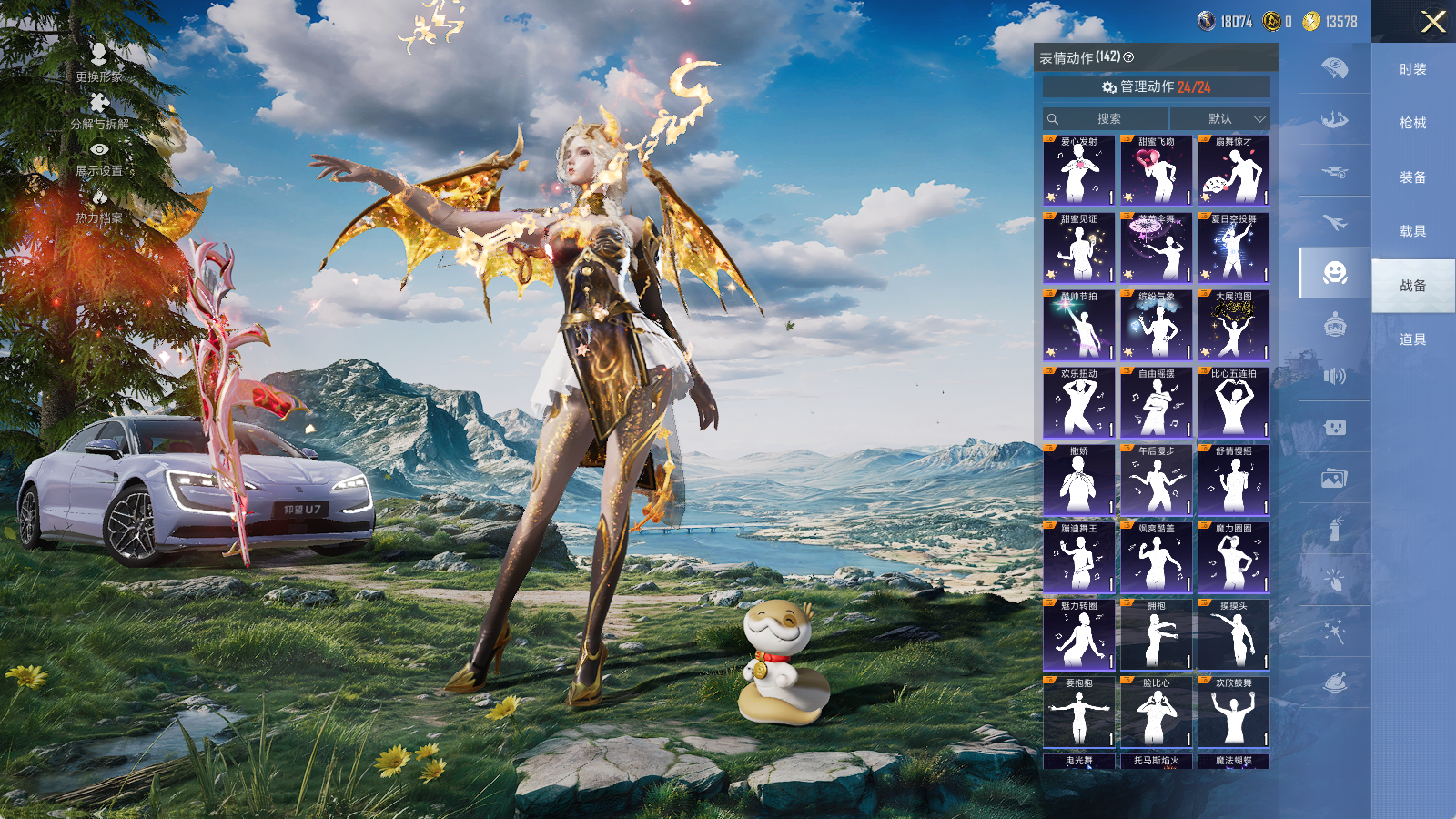1456x819 pixels.
Task: Select the 午后漫步 emote
Action: pyautogui.click(x=1156, y=480)
